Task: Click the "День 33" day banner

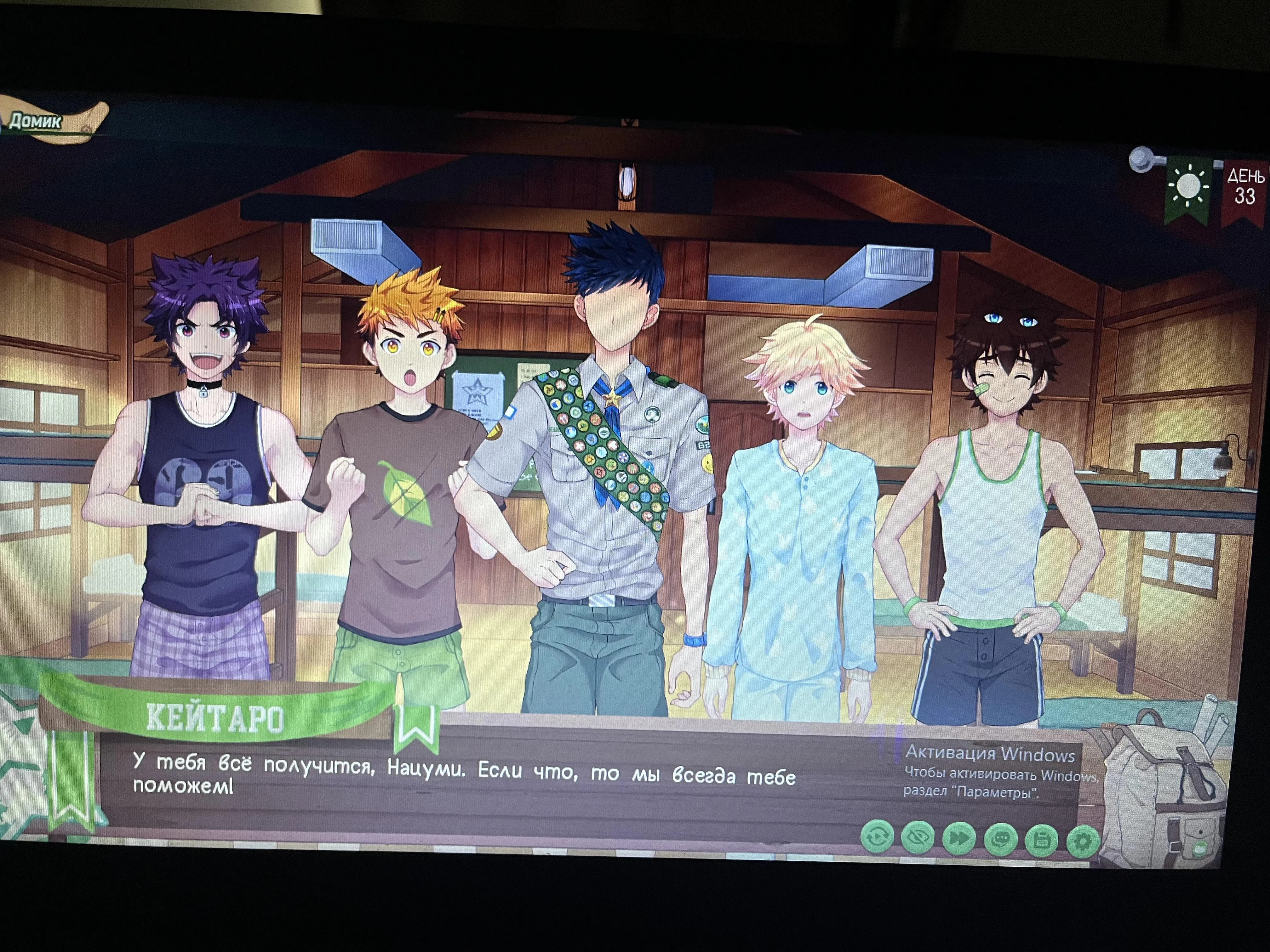Action: pos(1245,190)
